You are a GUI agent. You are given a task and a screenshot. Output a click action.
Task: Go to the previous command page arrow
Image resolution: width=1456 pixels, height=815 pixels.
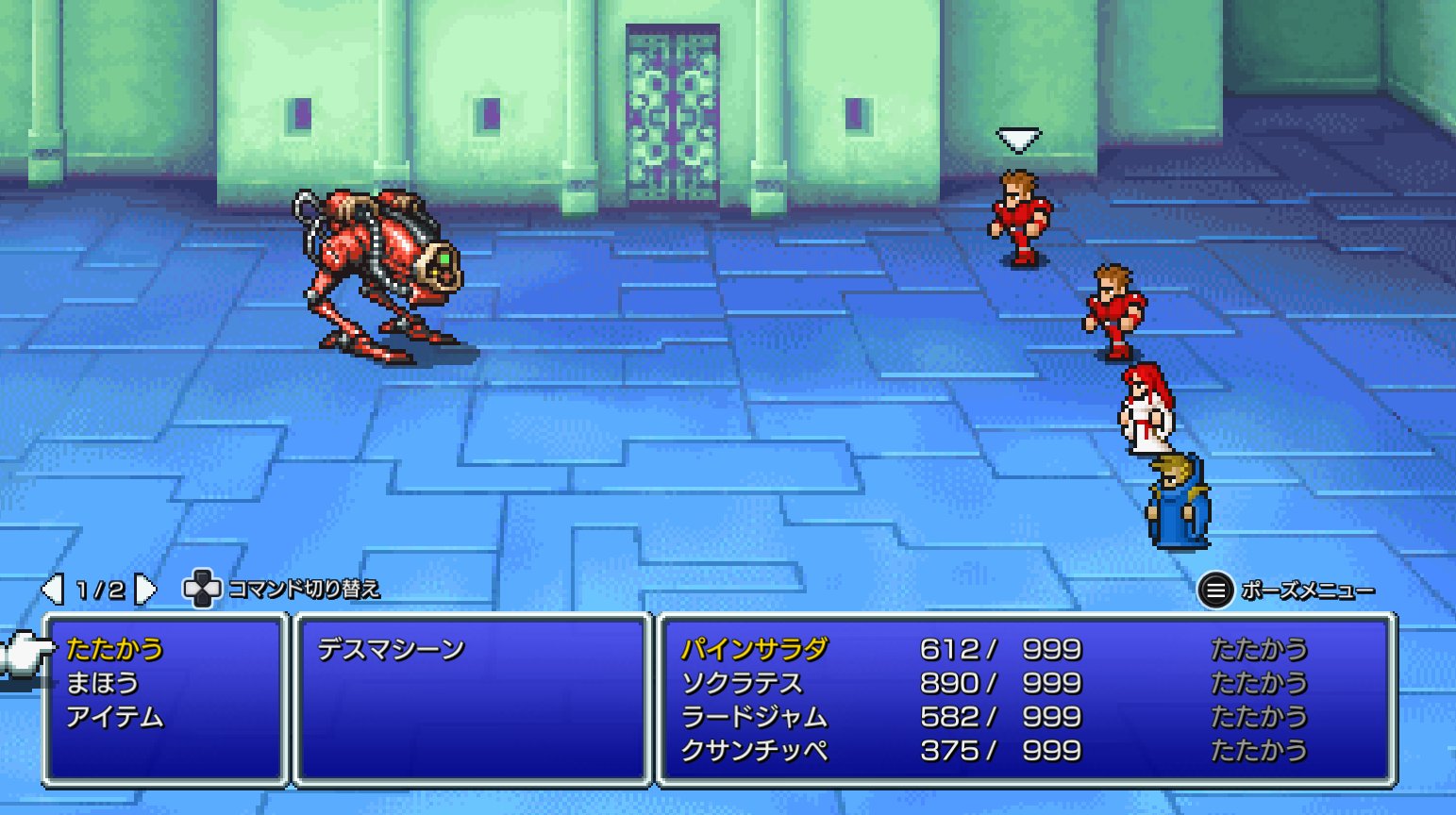point(53,590)
